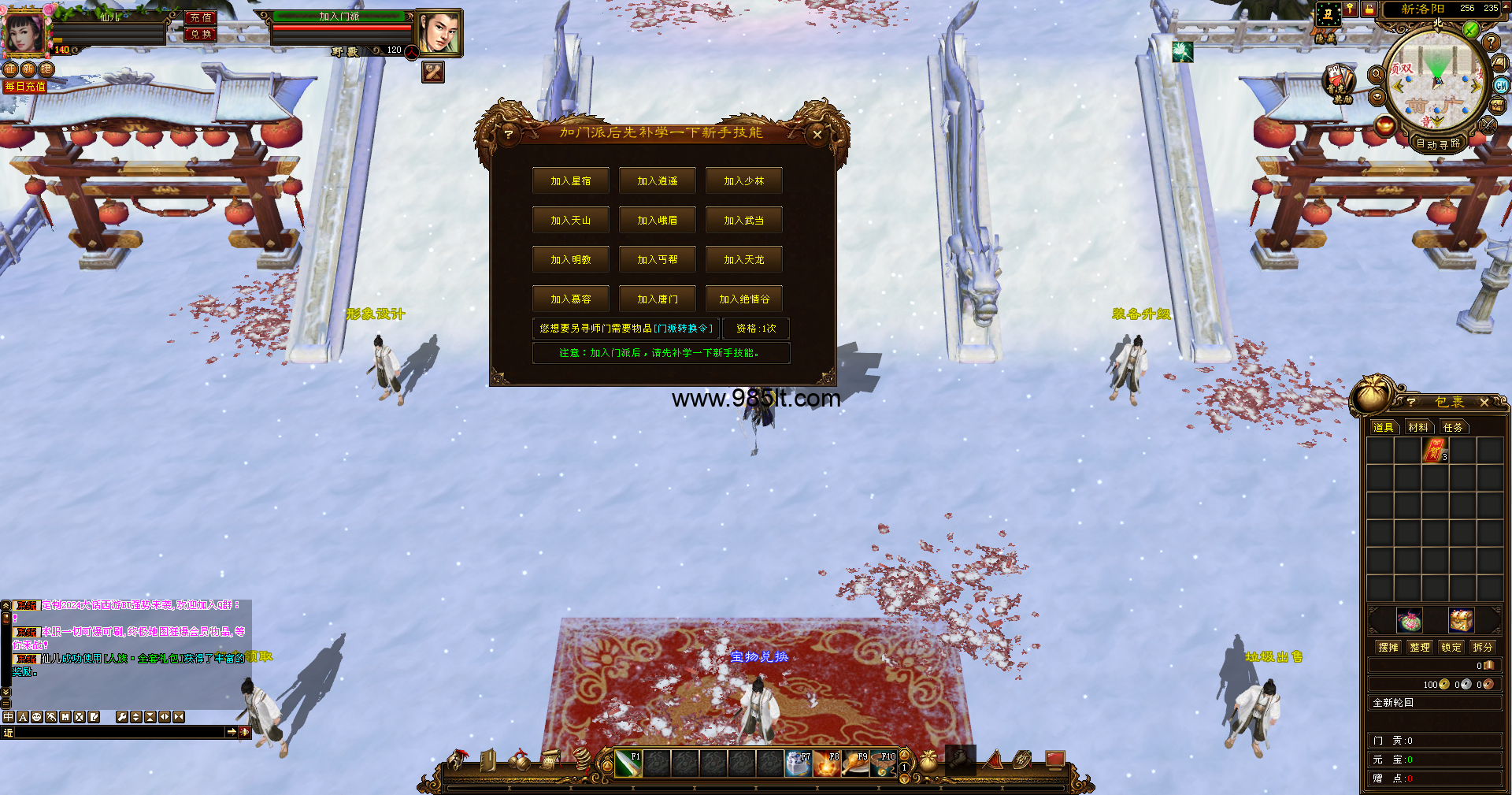Join the 绝情谷 faction
The height and width of the screenshot is (795, 1512).
click(x=743, y=299)
